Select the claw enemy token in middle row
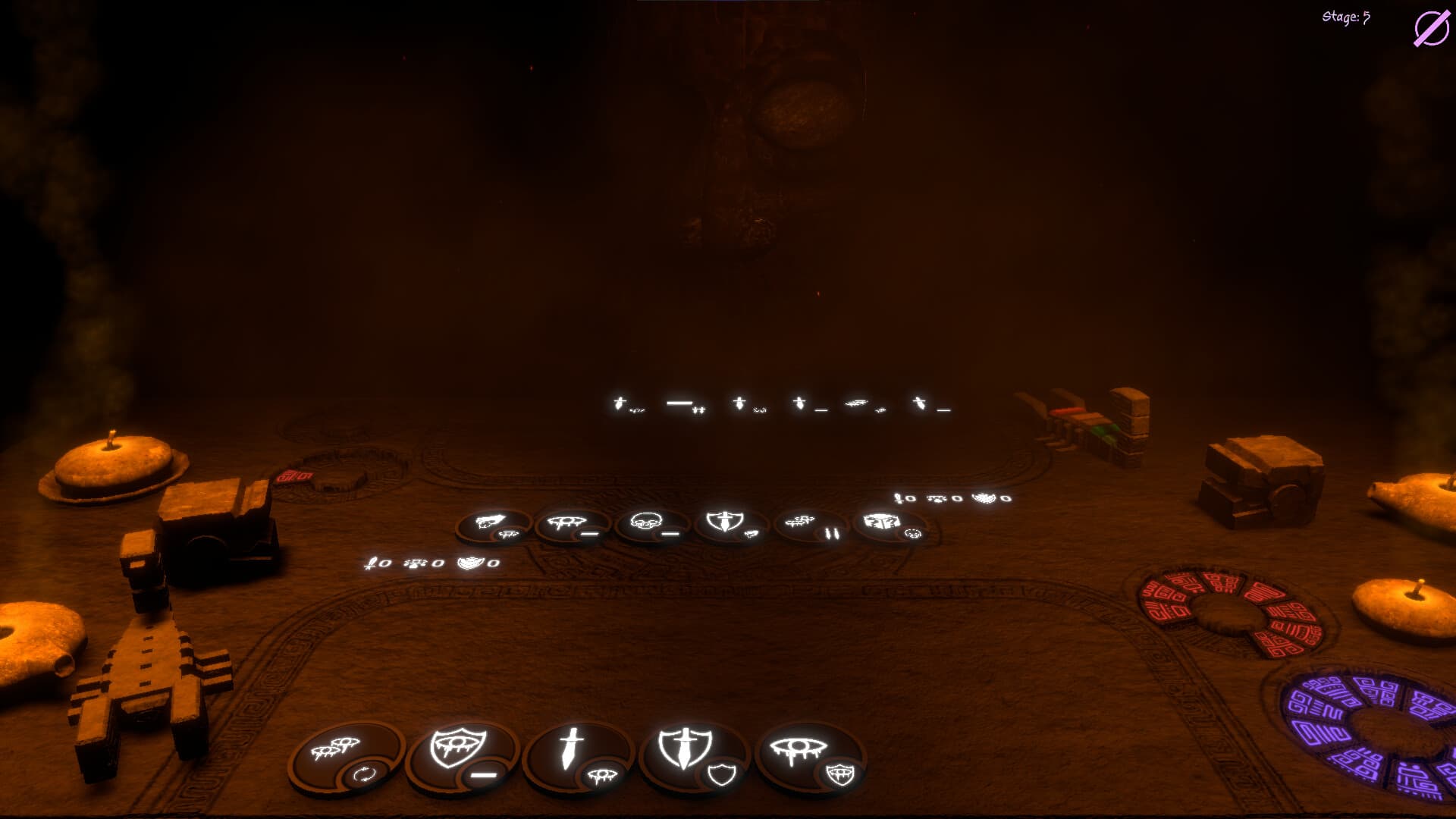 (x=488, y=521)
